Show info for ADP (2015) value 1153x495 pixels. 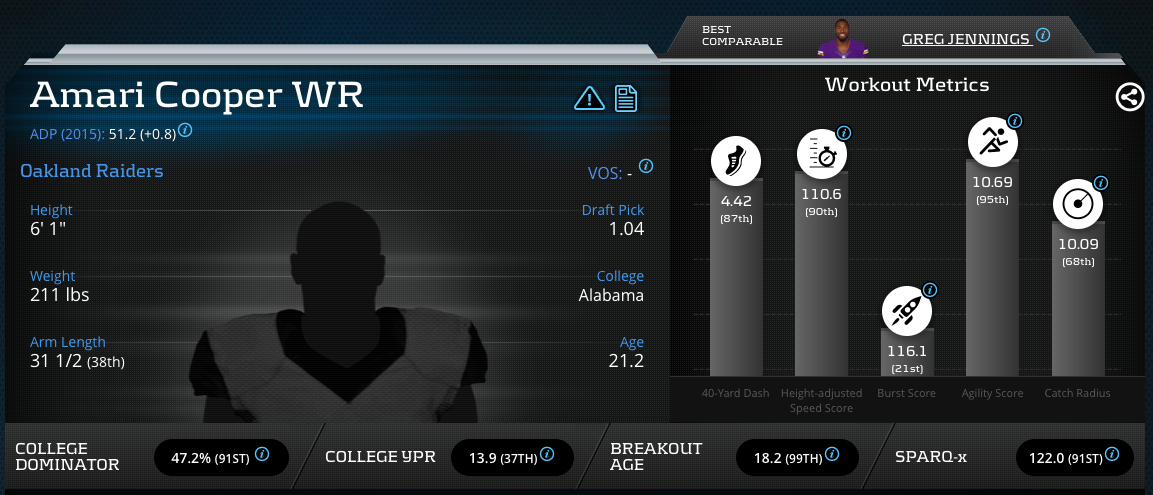pos(185,130)
